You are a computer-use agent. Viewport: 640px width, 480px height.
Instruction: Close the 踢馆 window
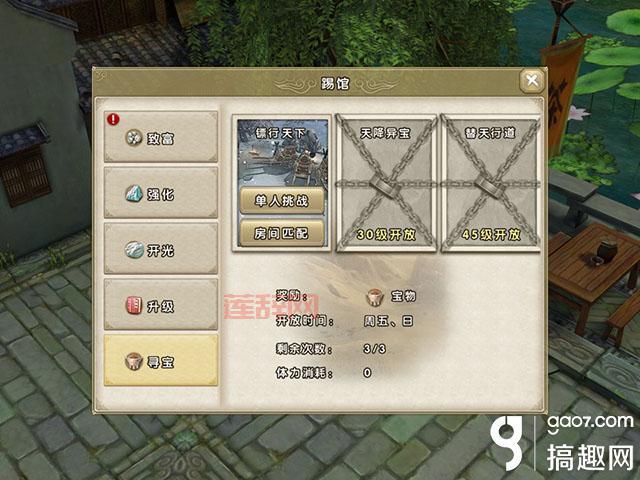[532, 81]
